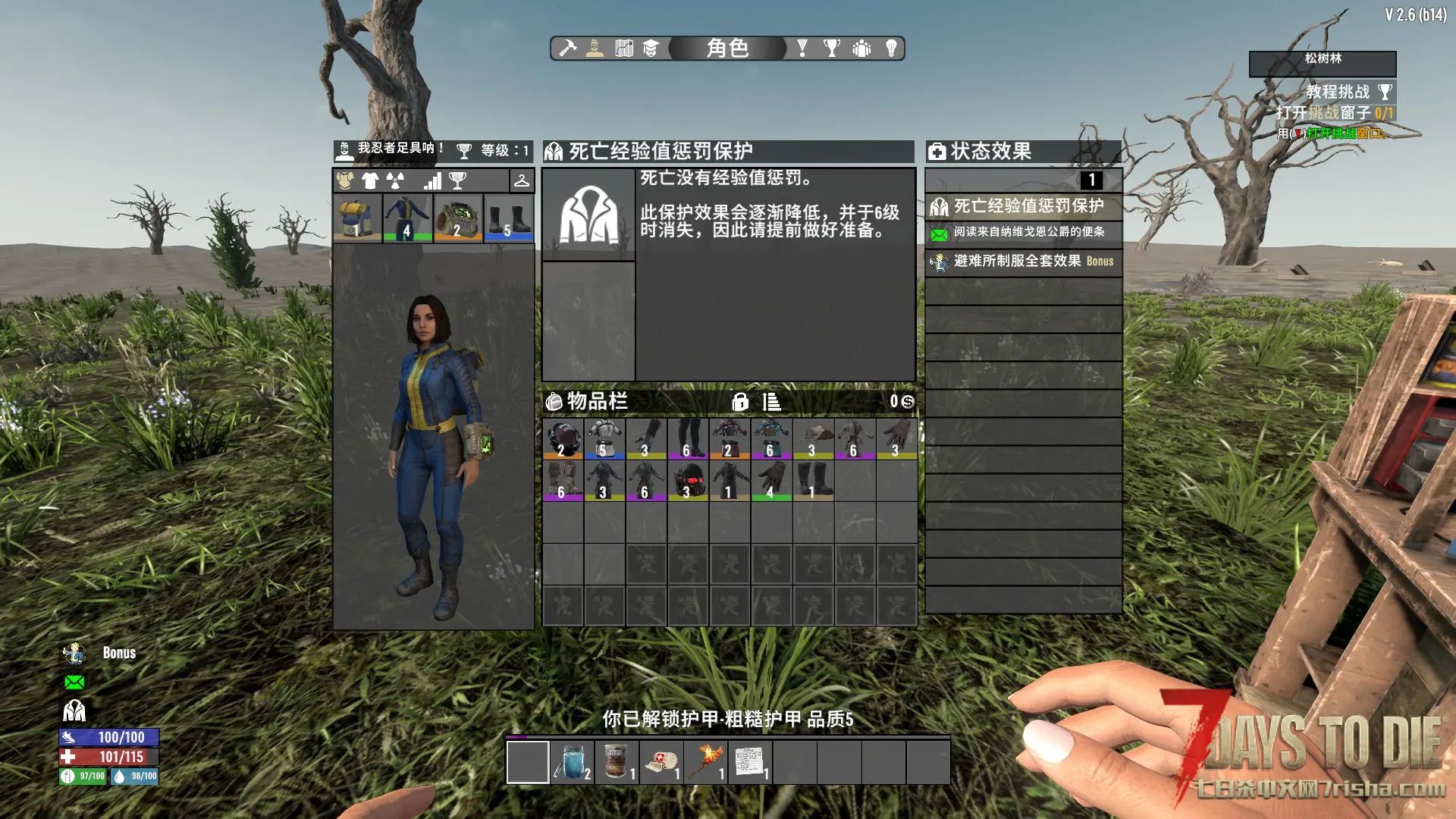This screenshot has height=819, width=1456.
Task: Select the equipped backpack slot
Action: 356,218
